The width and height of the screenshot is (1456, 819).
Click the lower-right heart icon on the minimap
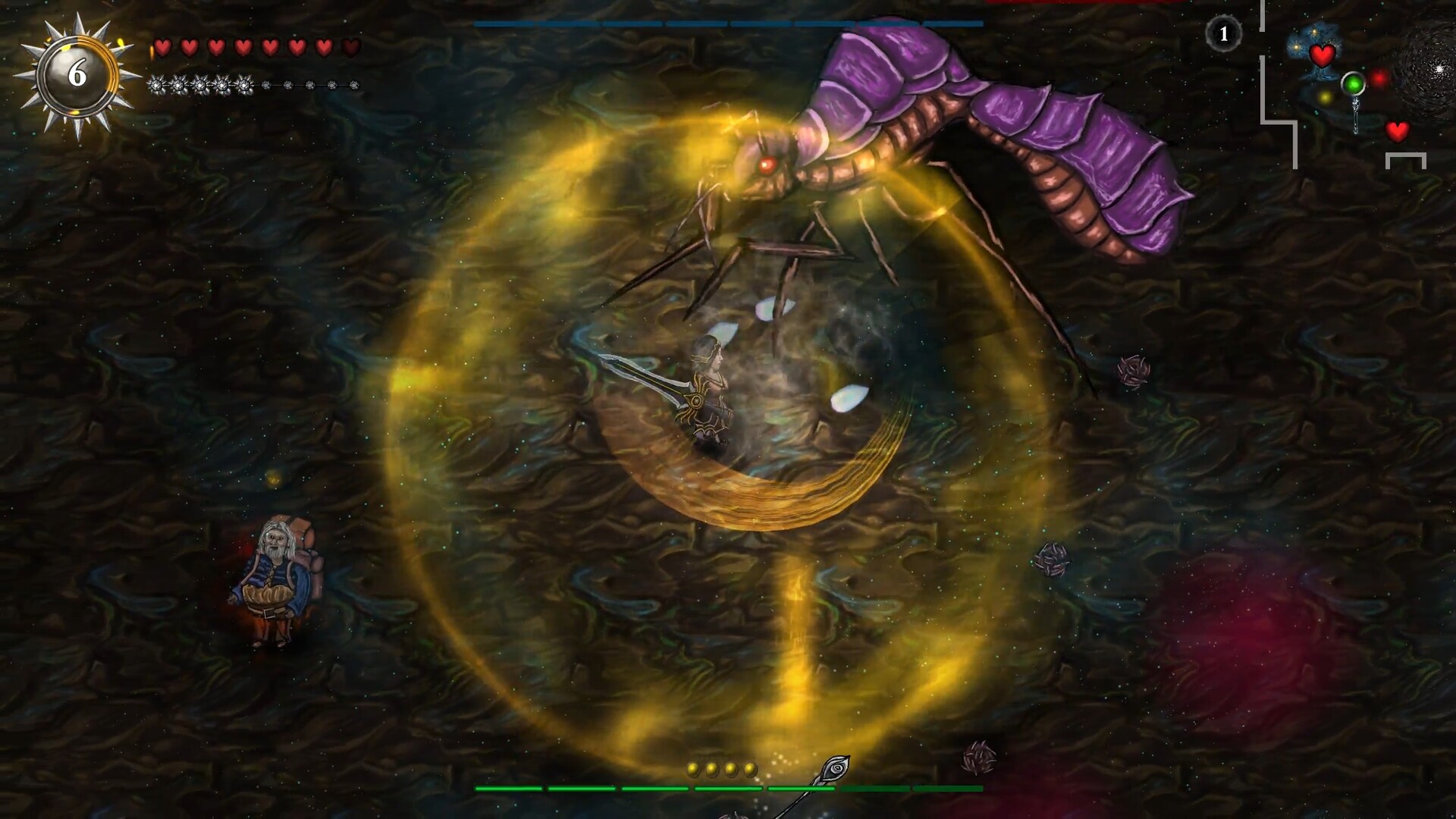pos(1398,132)
